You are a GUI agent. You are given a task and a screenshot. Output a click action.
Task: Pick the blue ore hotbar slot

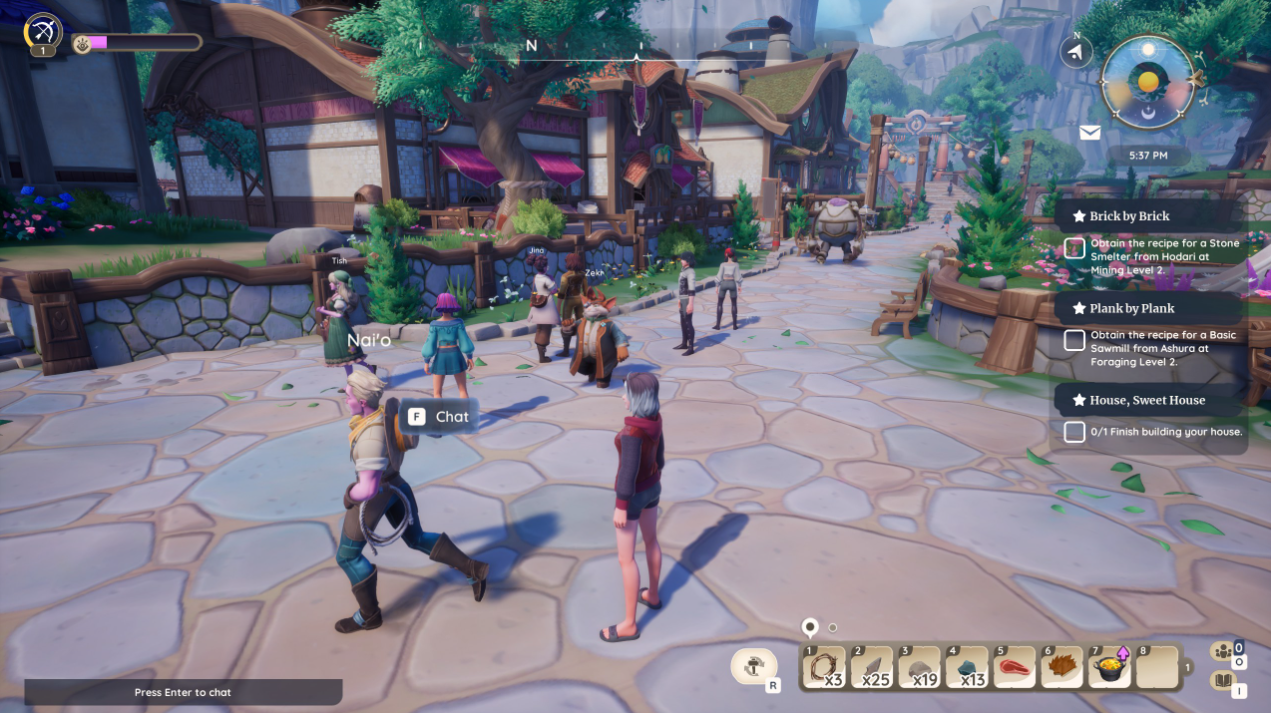[966, 667]
